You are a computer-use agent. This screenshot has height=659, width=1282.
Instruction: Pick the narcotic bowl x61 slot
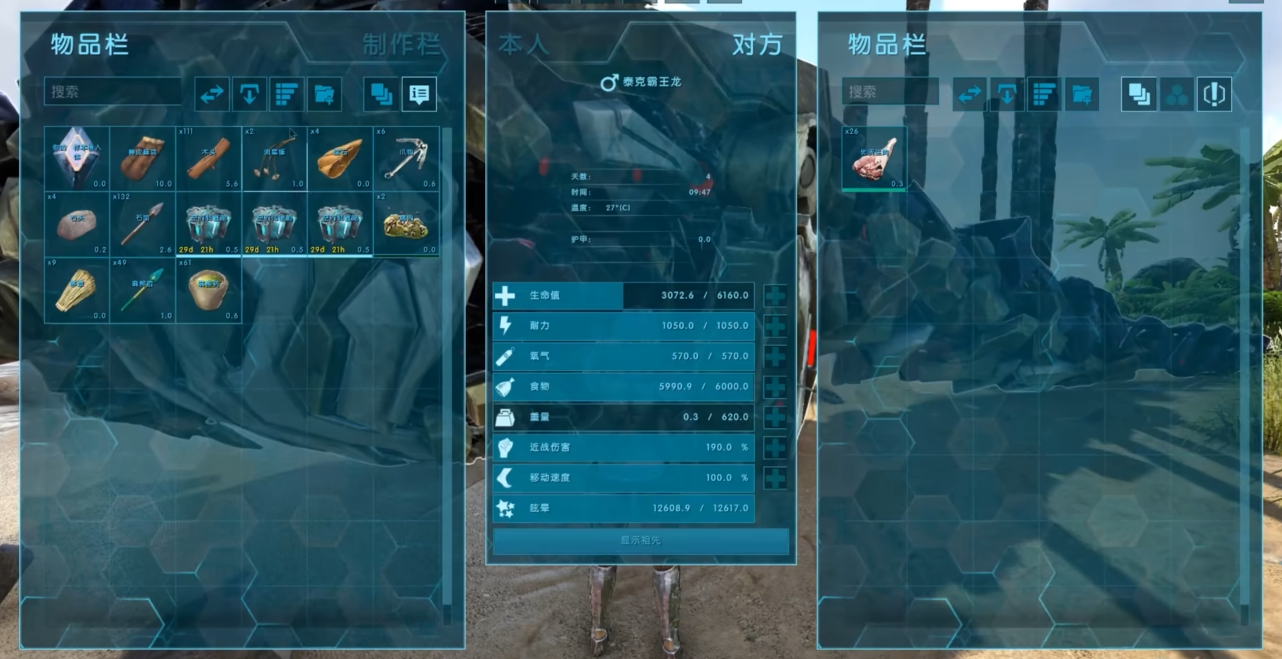coord(208,289)
